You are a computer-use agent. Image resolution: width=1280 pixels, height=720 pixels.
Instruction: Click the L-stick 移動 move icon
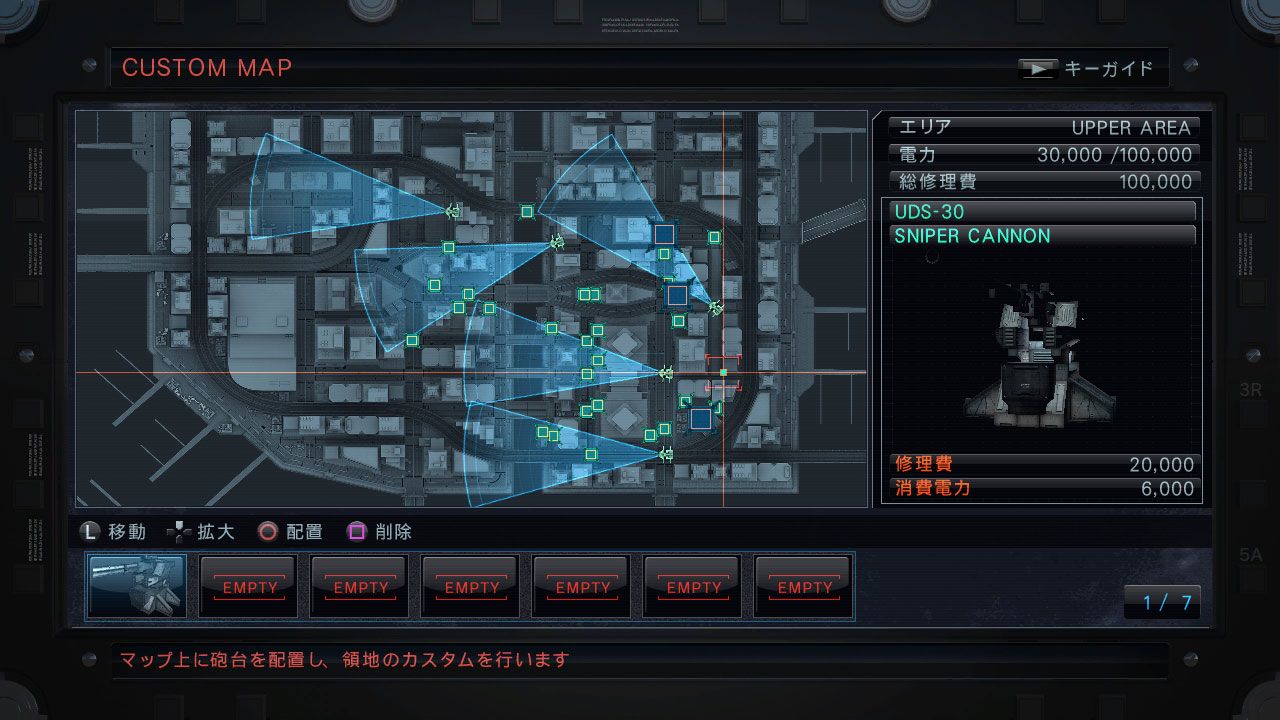pos(91,532)
